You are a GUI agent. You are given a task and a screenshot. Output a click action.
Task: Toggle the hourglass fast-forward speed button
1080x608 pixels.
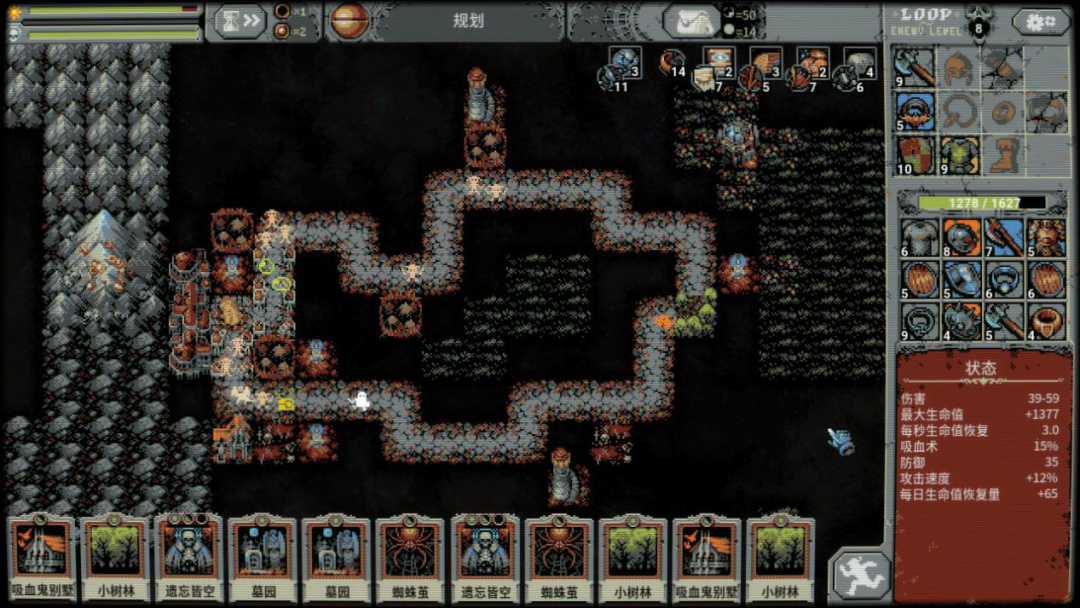(239, 21)
